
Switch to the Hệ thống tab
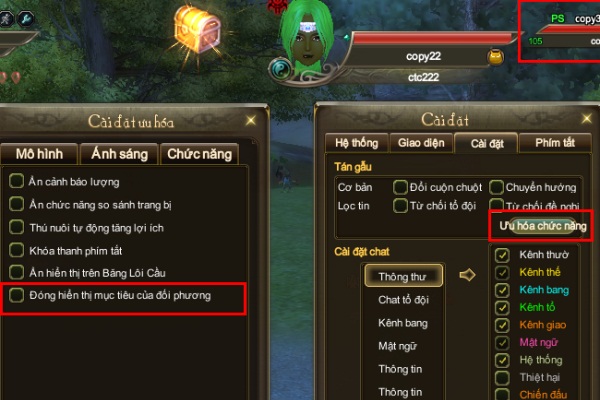coord(357,143)
